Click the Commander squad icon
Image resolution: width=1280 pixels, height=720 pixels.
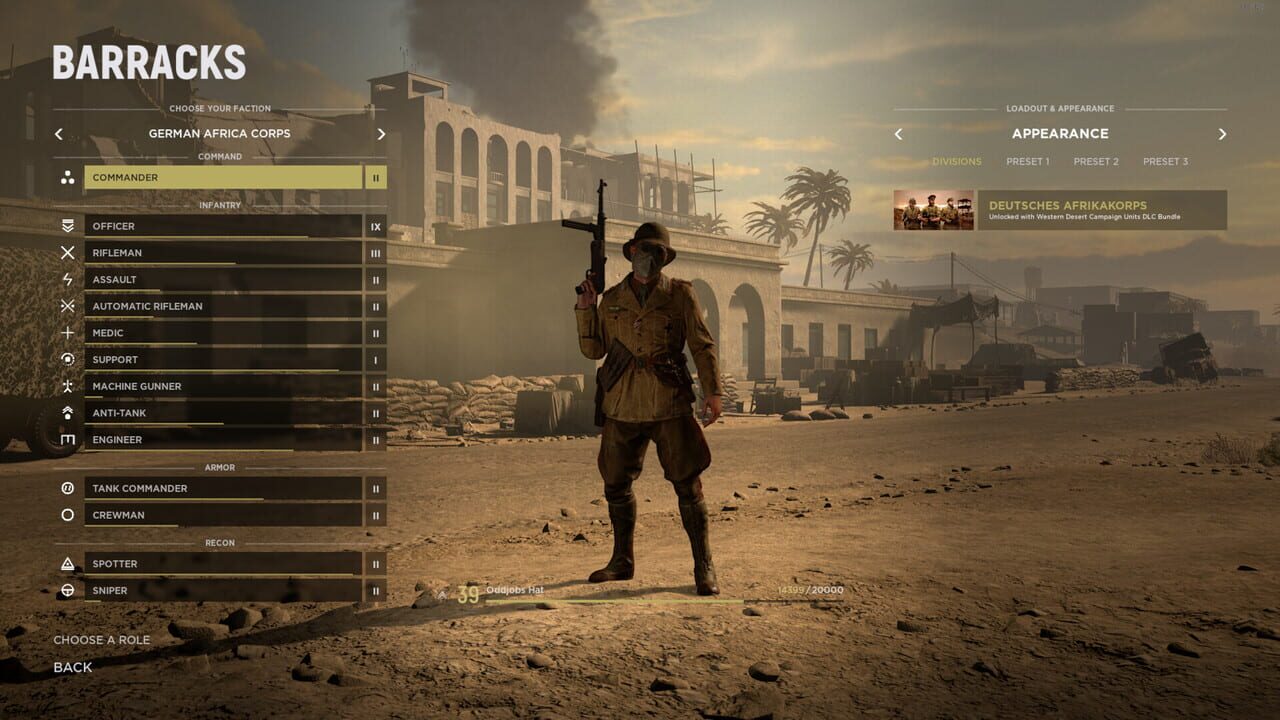(67, 177)
